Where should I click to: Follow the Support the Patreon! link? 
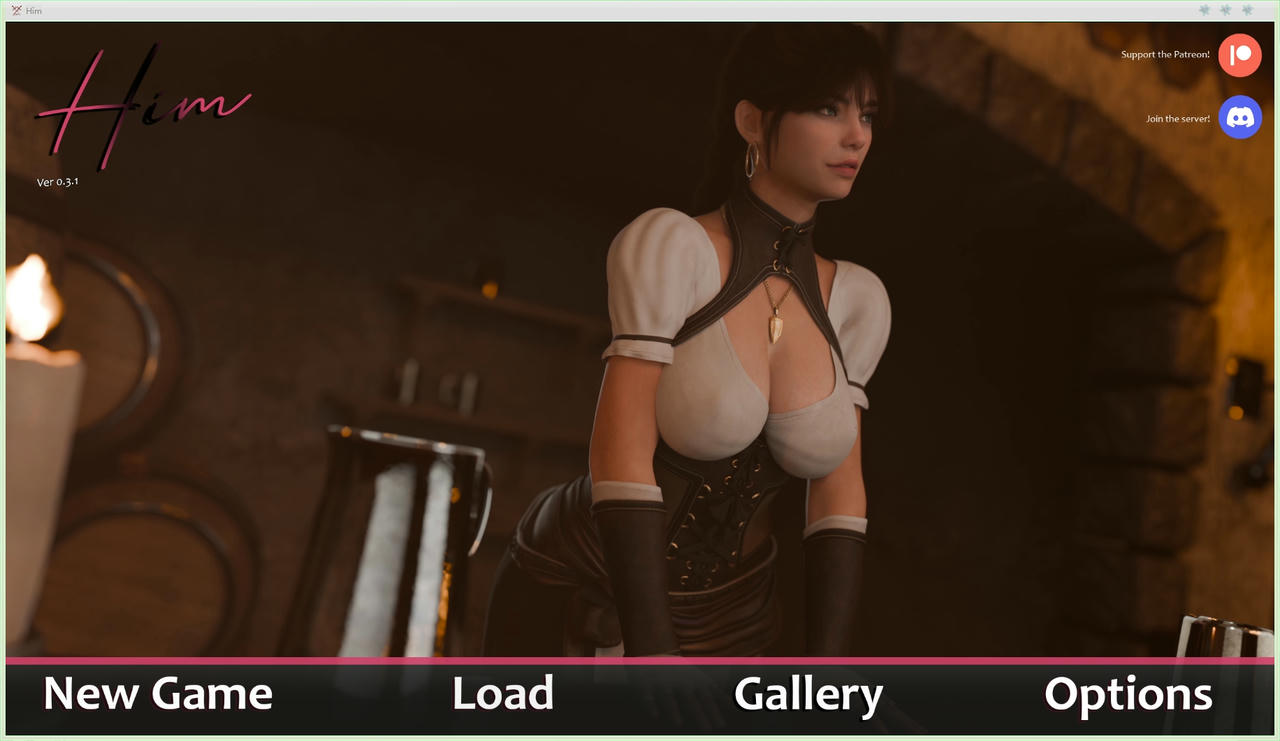(x=1164, y=55)
